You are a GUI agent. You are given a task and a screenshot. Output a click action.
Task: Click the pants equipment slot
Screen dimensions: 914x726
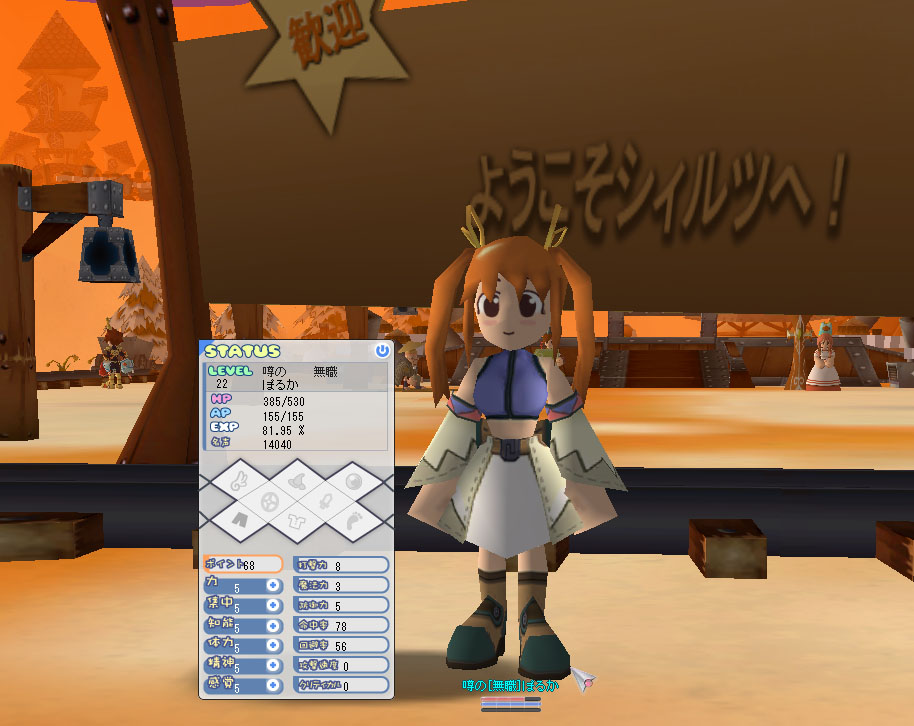(x=237, y=520)
